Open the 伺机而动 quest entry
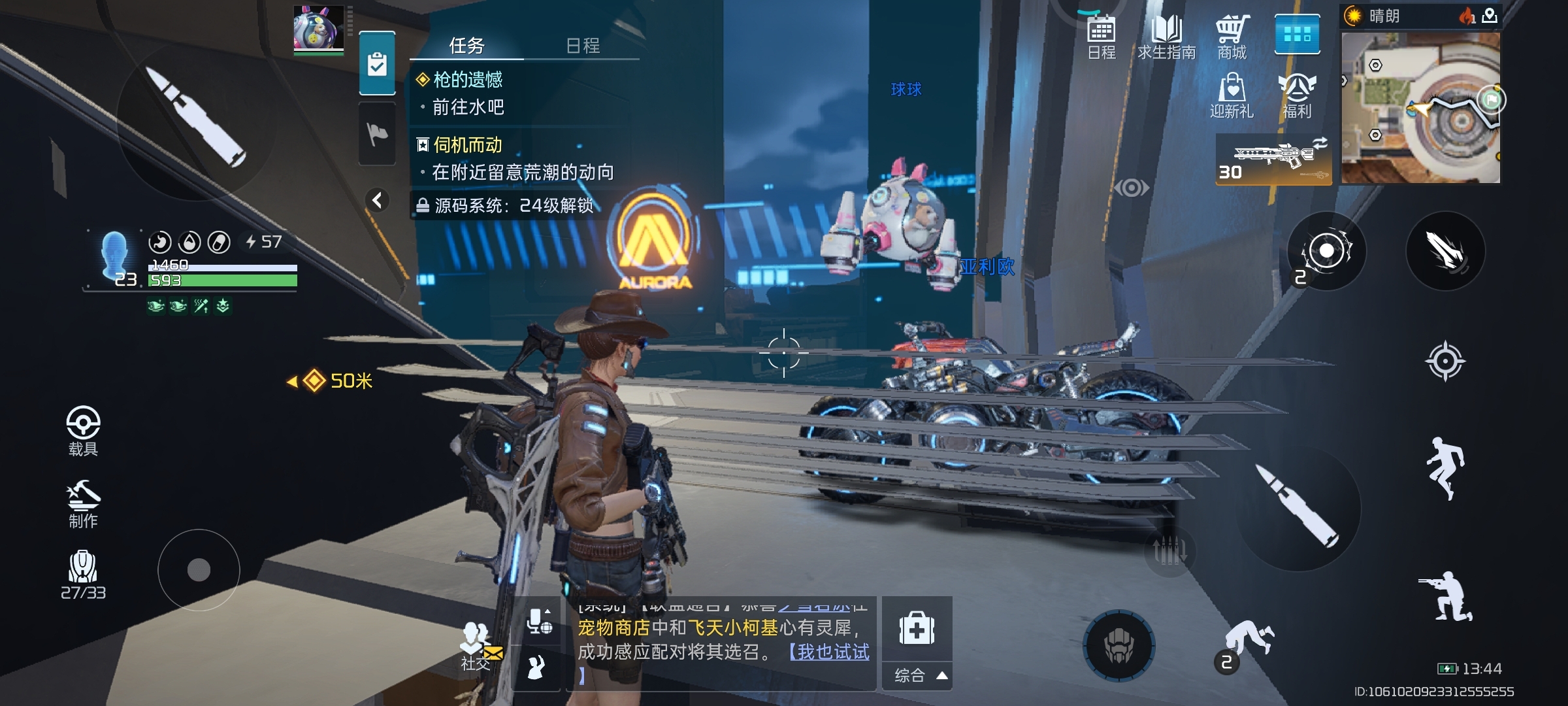The height and width of the screenshot is (706, 1568). pos(468,144)
